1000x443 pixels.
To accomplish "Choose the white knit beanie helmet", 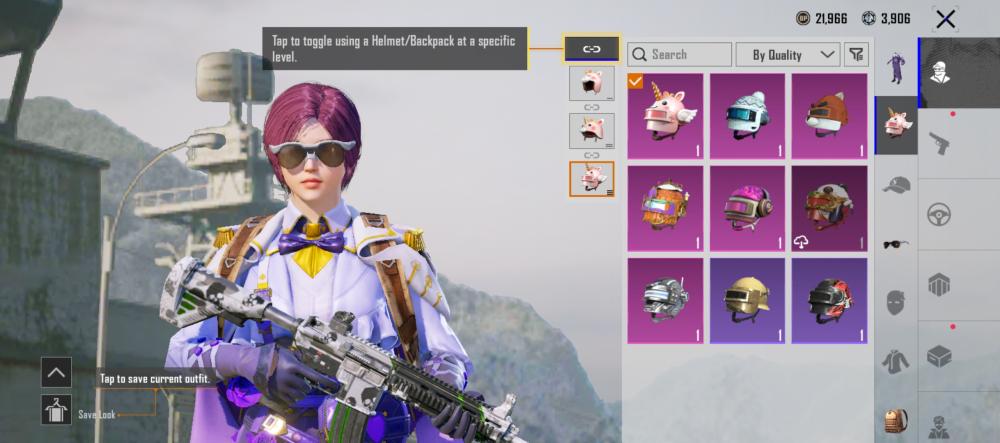I will 747,115.
